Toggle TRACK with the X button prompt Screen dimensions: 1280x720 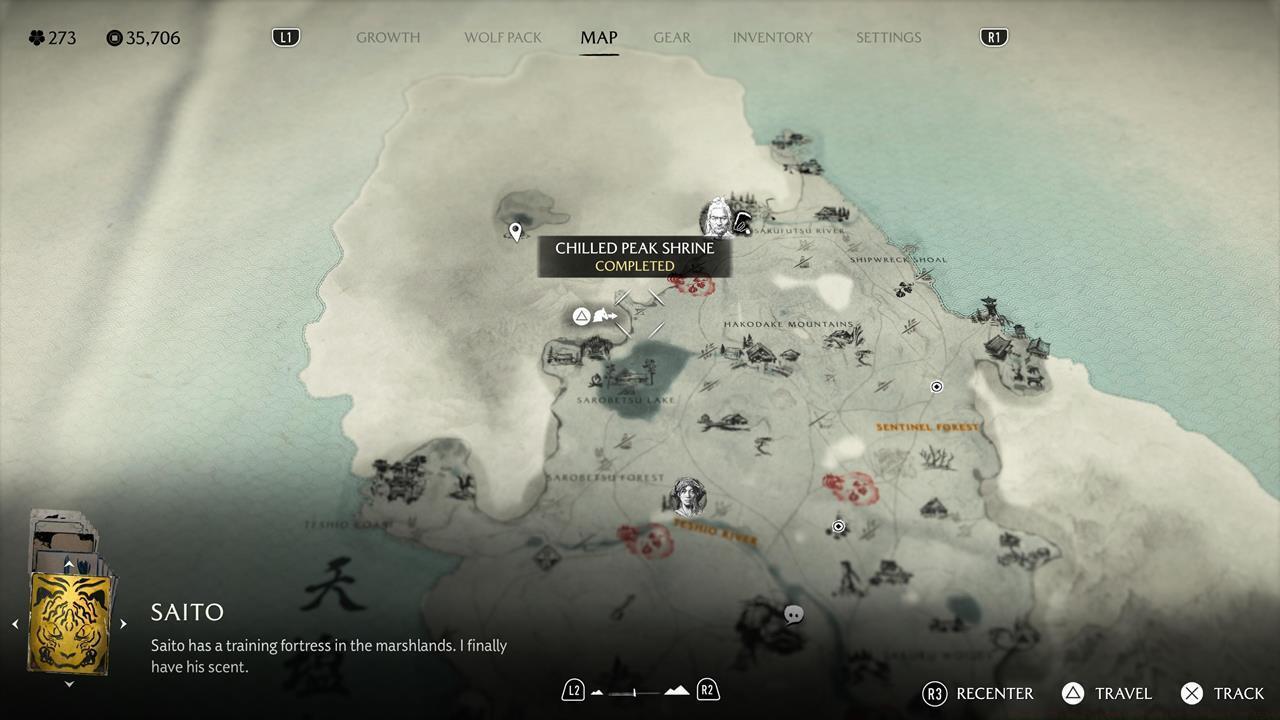pos(1192,693)
